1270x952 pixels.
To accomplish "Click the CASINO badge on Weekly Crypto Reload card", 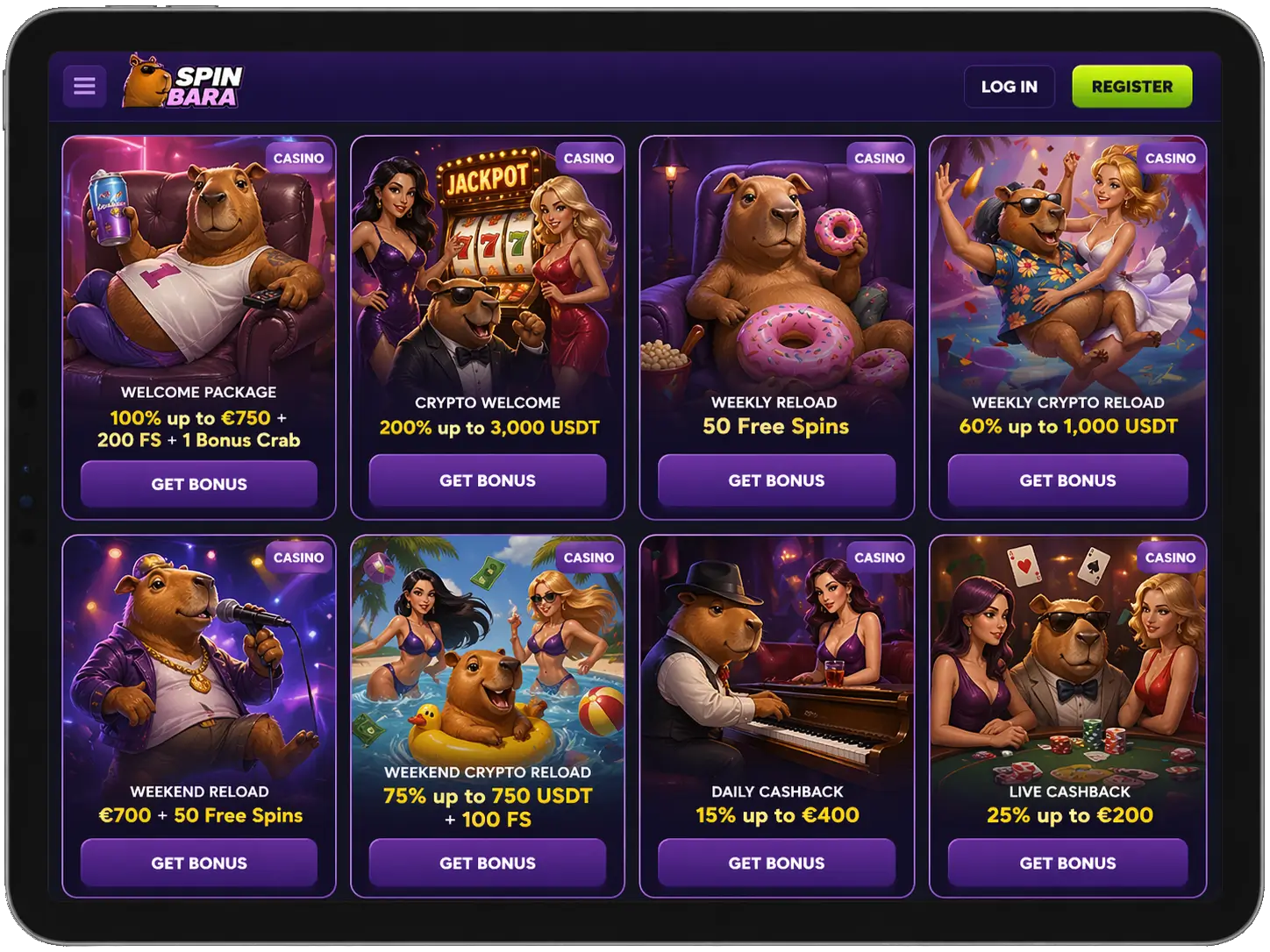I will coord(1170,159).
